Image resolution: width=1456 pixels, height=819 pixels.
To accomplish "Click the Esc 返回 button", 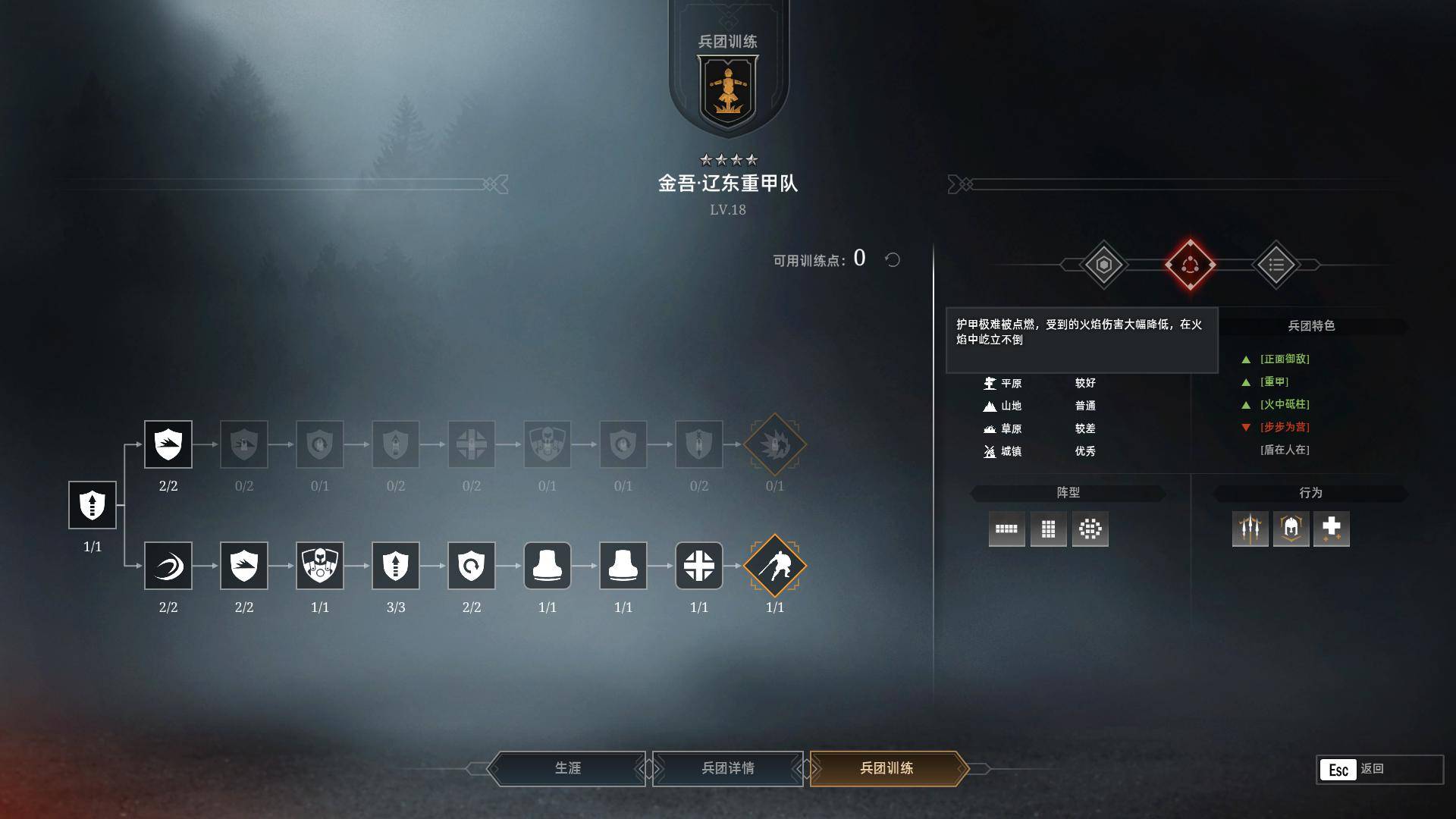I will click(1357, 769).
